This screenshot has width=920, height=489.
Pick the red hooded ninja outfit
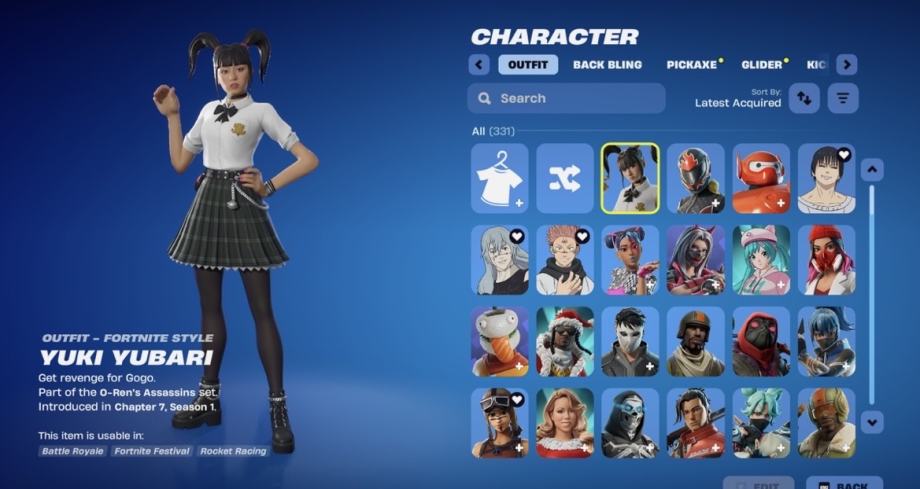(x=761, y=341)
